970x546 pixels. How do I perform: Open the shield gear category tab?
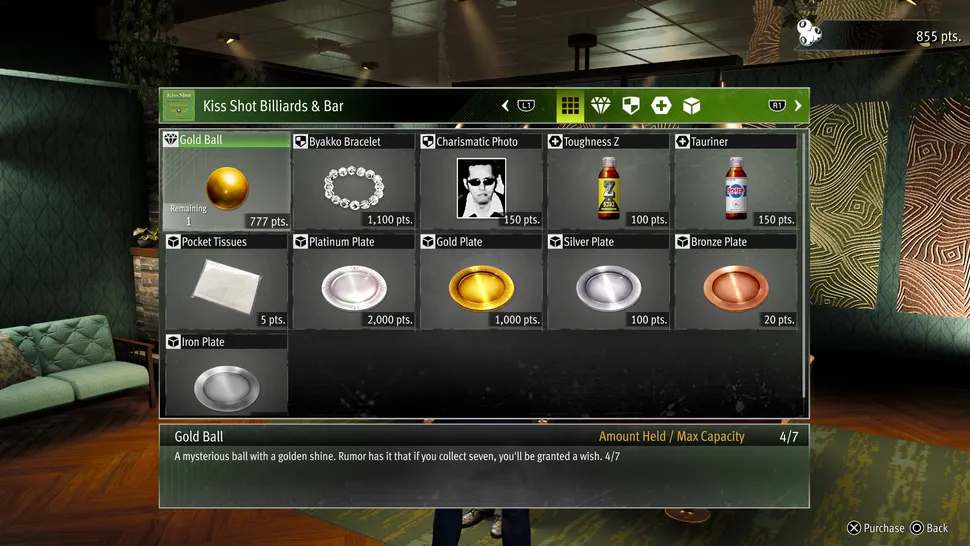coord(630,106)
